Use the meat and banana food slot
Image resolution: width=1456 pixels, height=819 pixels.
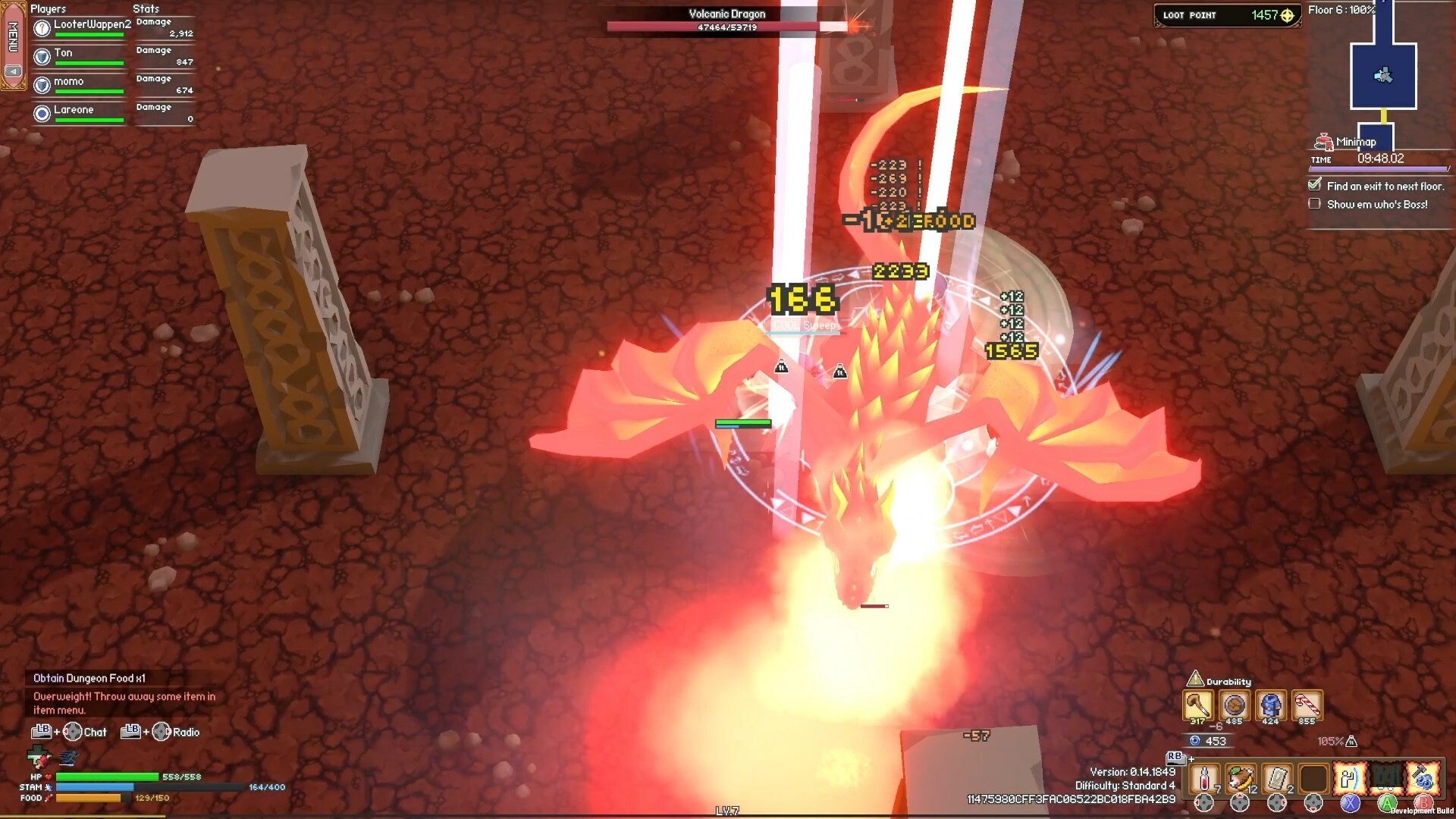(1240, 779)
